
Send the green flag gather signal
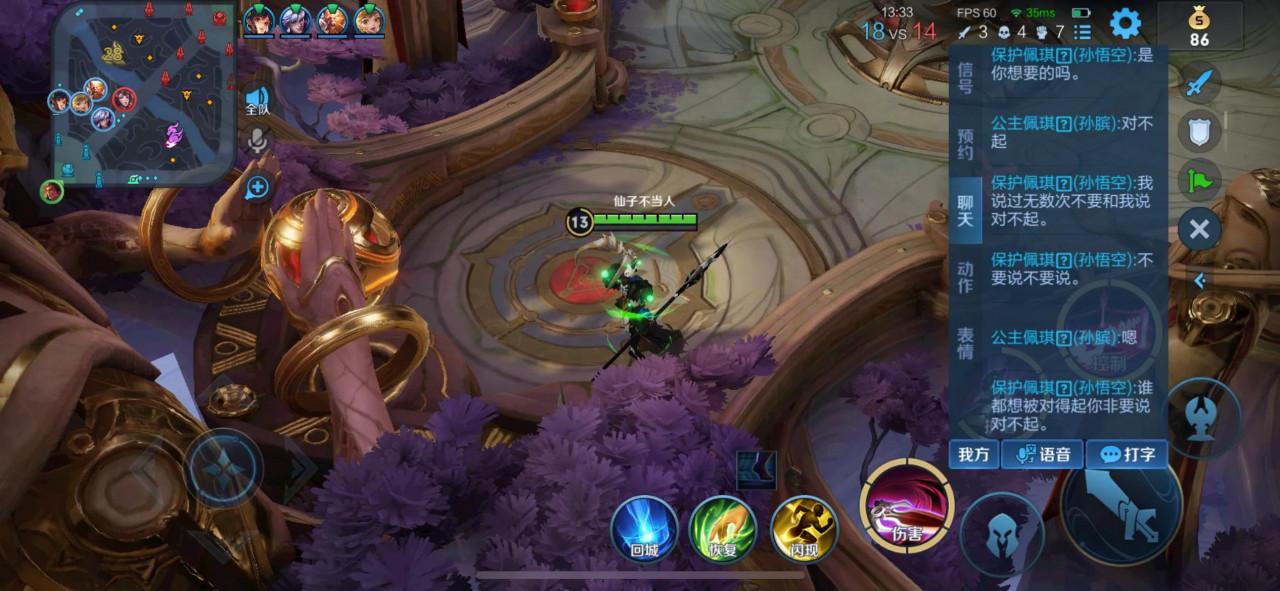coord(1200,180)
